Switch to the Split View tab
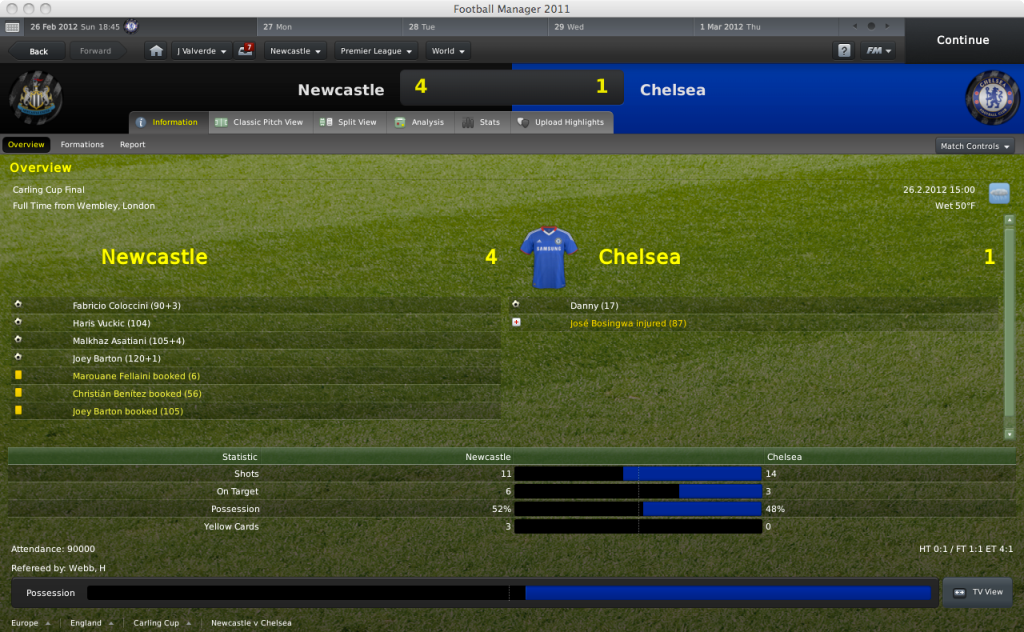 coord(349,122)
